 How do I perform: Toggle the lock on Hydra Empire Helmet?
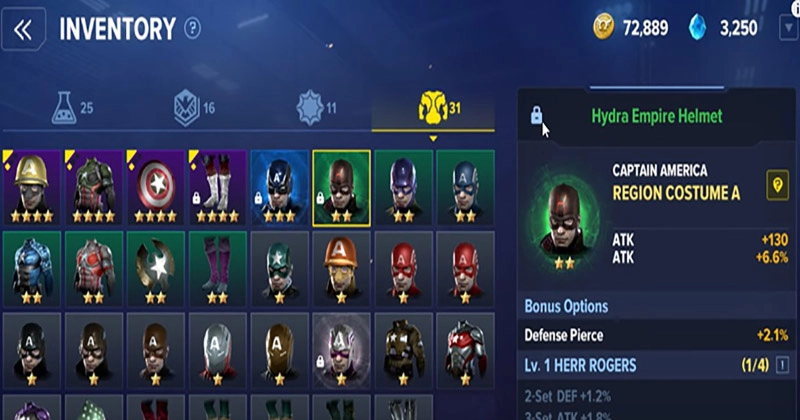tap(536, 116)
